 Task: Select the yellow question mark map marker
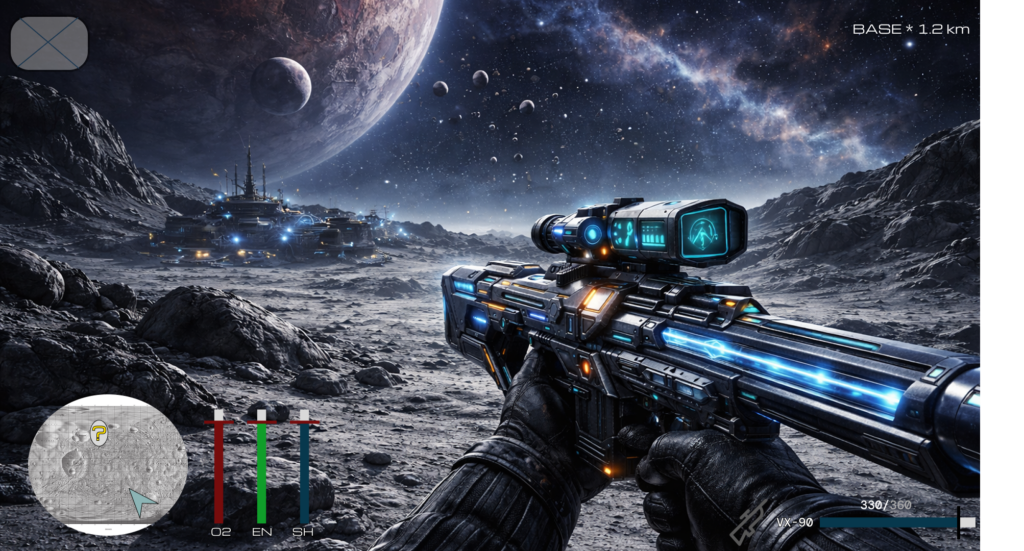tap(98, 432)
